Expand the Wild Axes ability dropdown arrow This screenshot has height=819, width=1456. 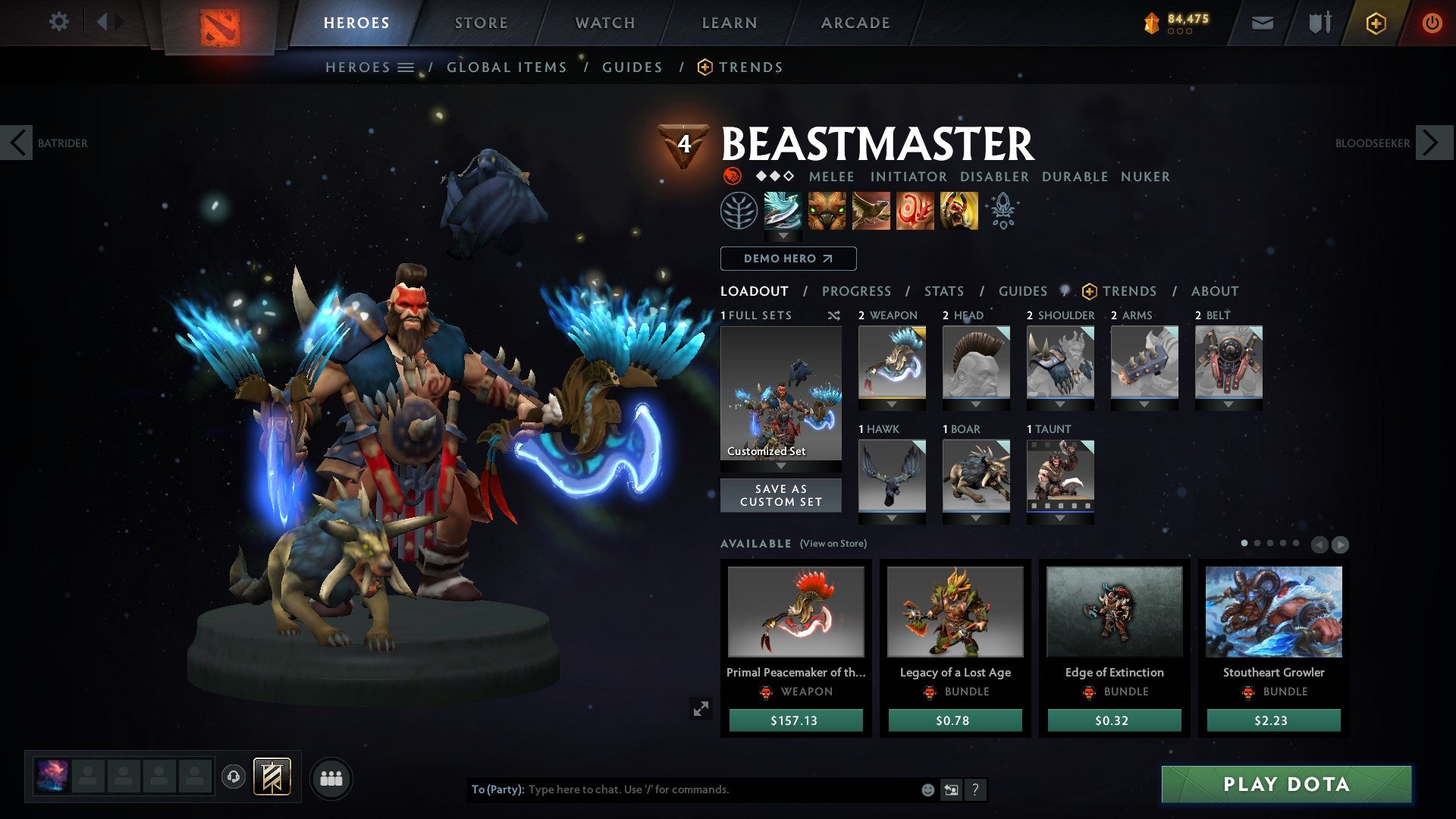783,237
